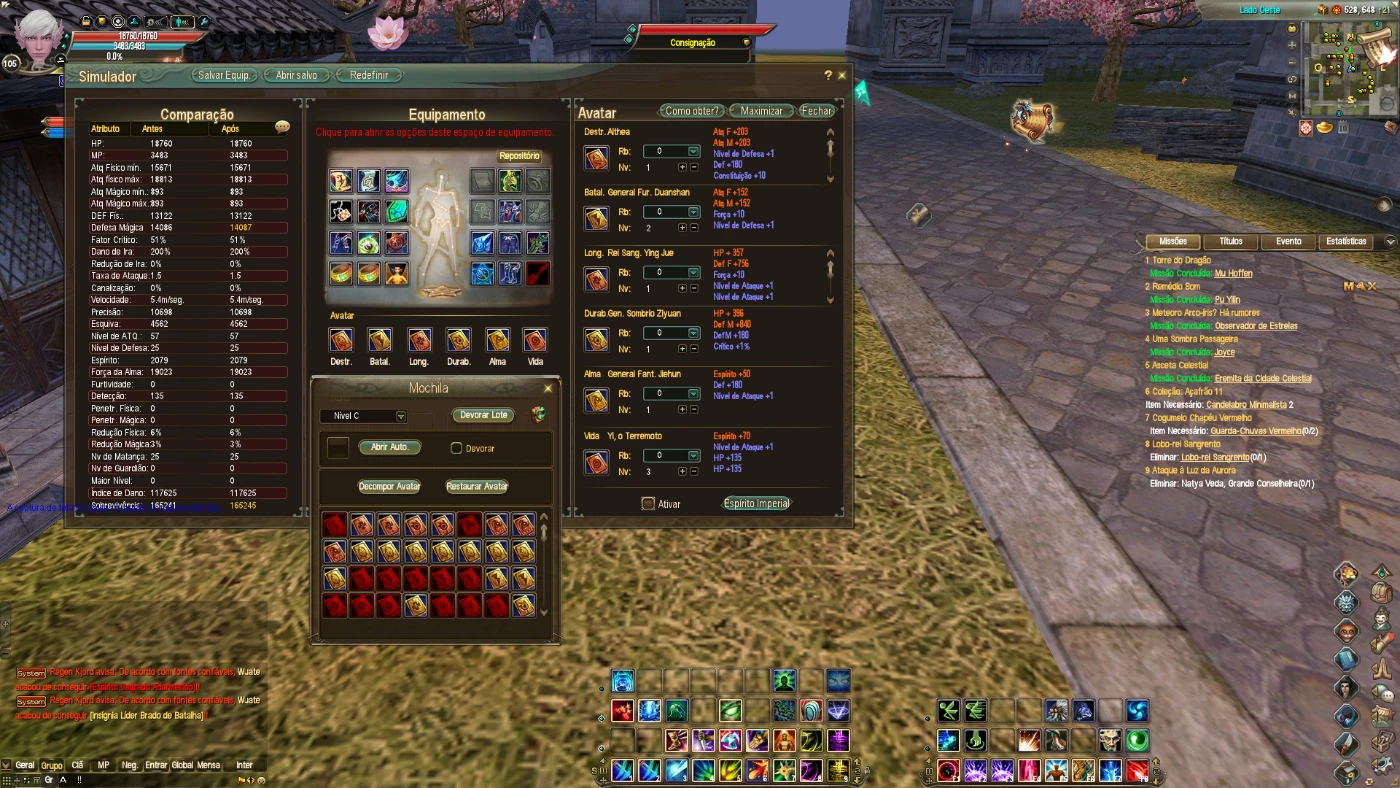Check the box next to Abrir Auto
1400x788 pixels.
point(339,448)
